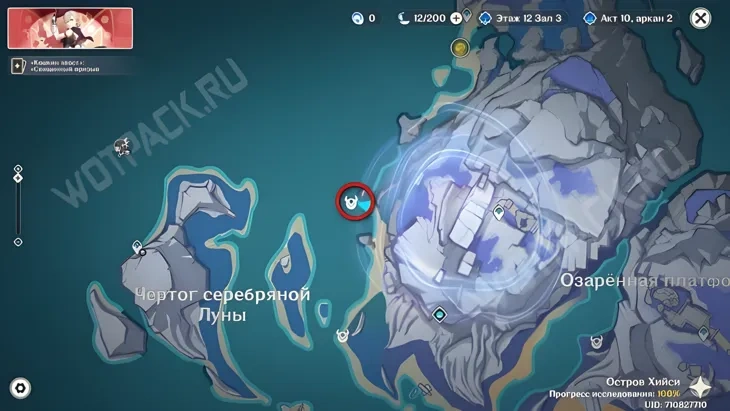Open the Imaginarium Theater act 10 tracker
This screenshot has height=411, width=730.
[x=630, y=18]
